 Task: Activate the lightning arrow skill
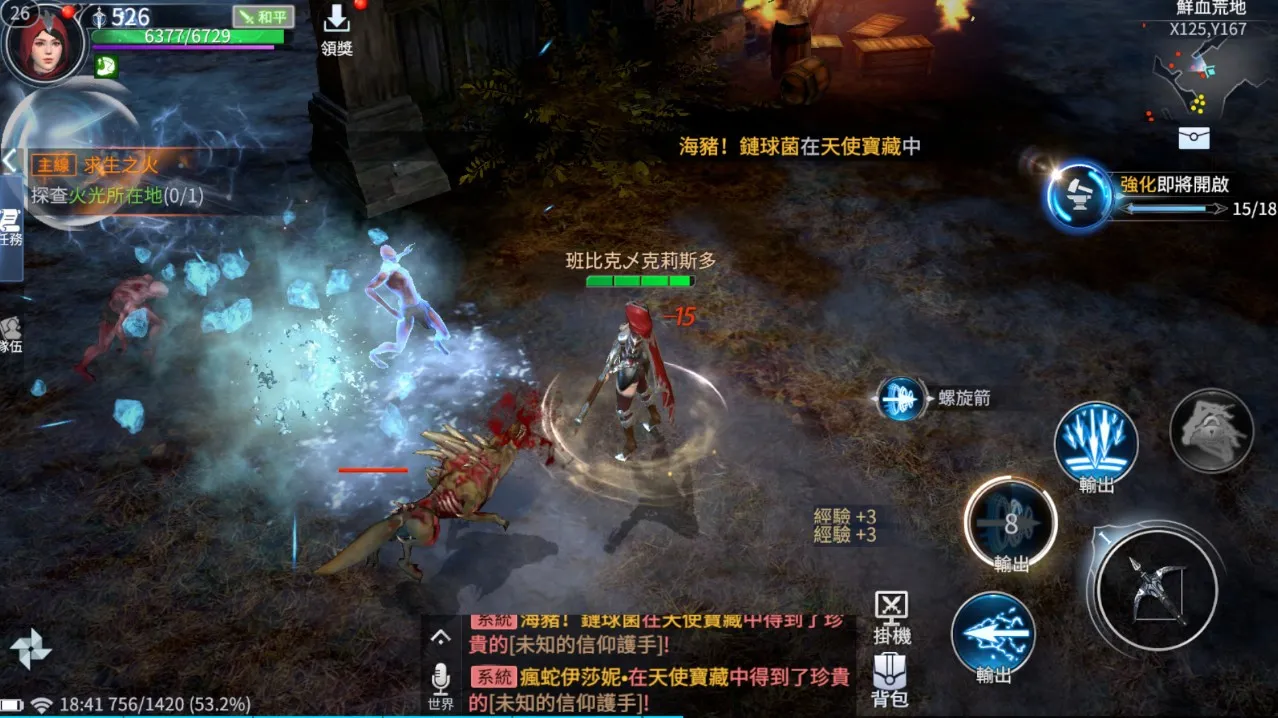coord(993,633)
